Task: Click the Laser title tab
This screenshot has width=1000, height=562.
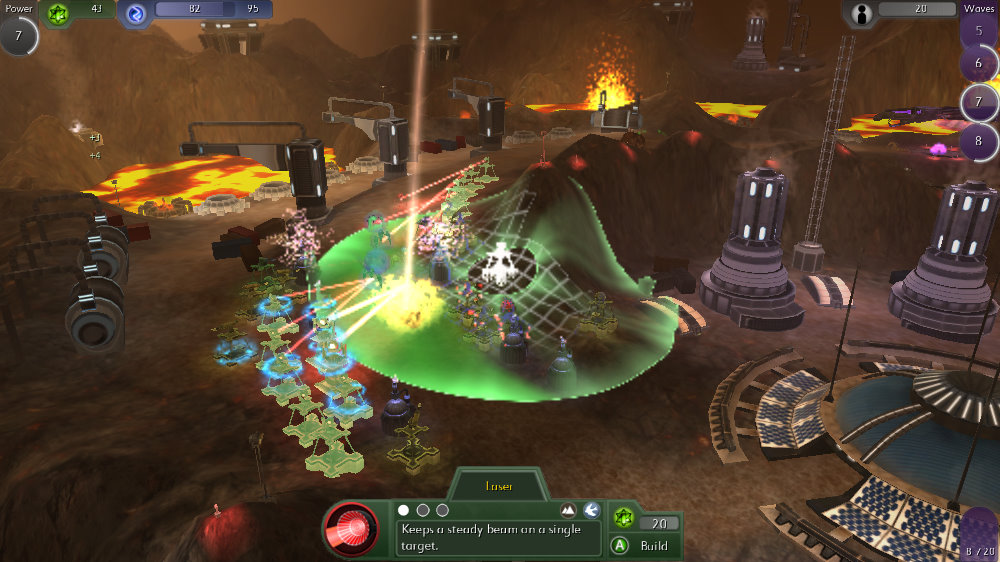Action: (x=498, y=487)
